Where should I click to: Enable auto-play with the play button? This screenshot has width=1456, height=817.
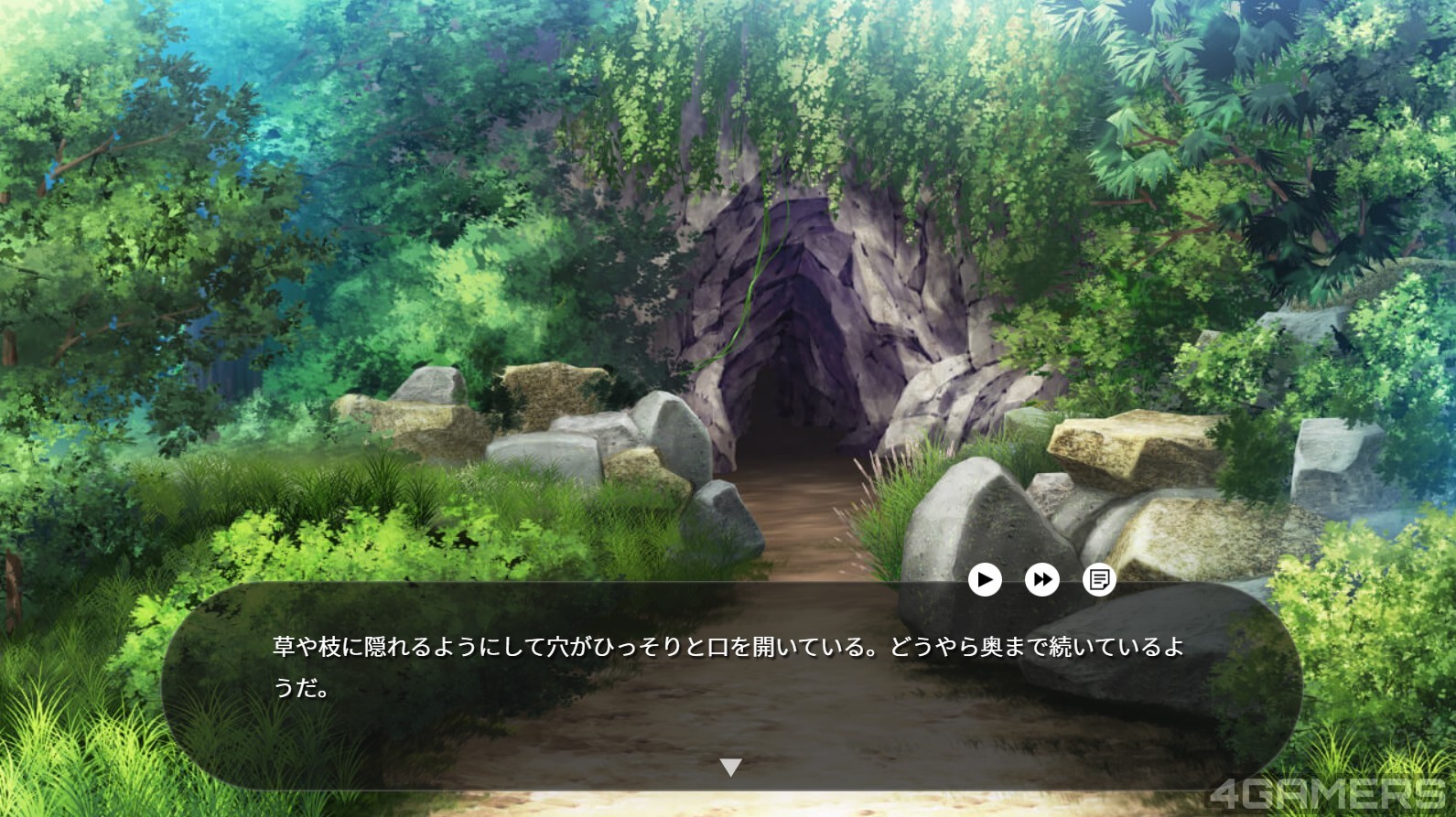[985, 579]
